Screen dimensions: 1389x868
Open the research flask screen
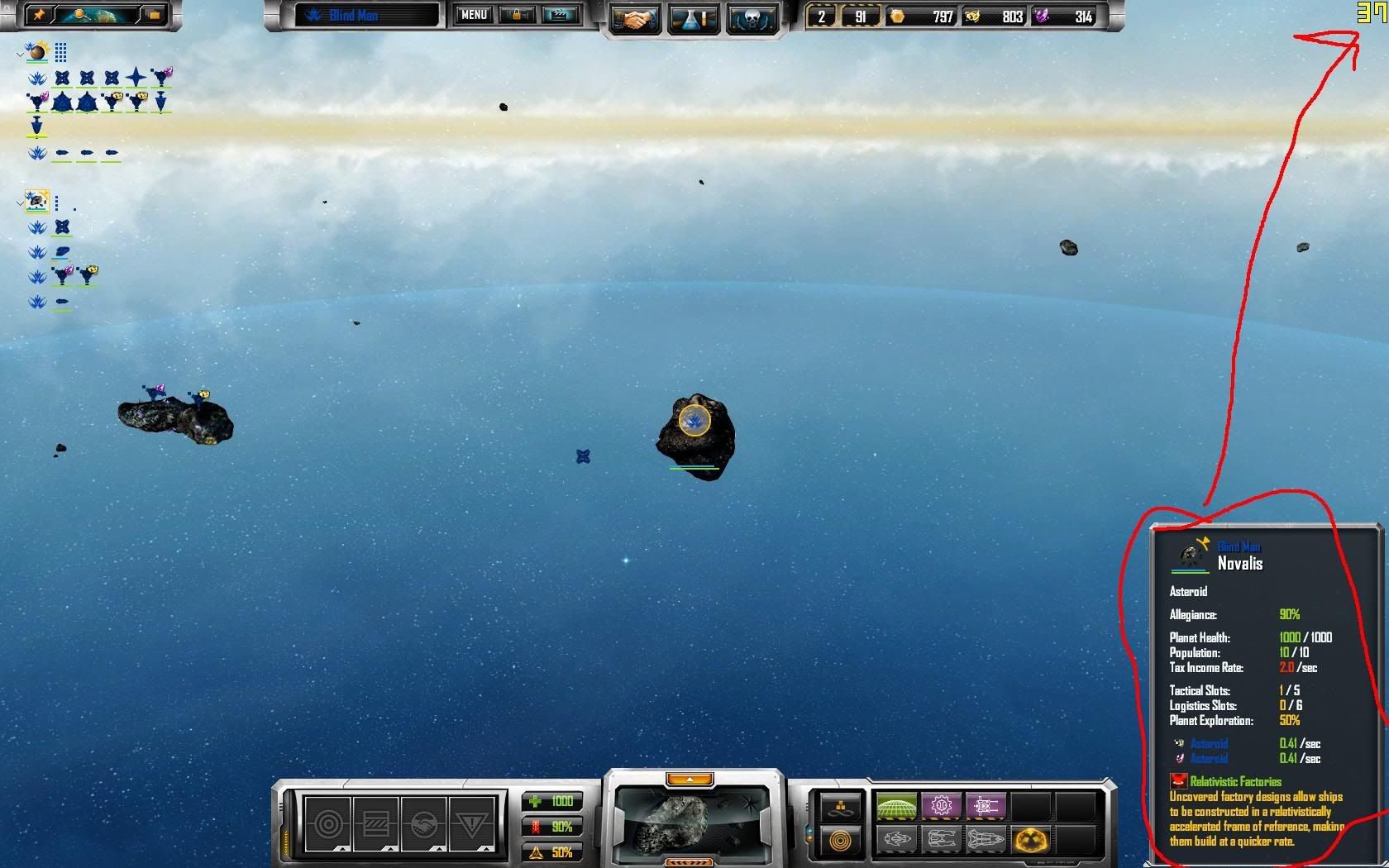693,18
